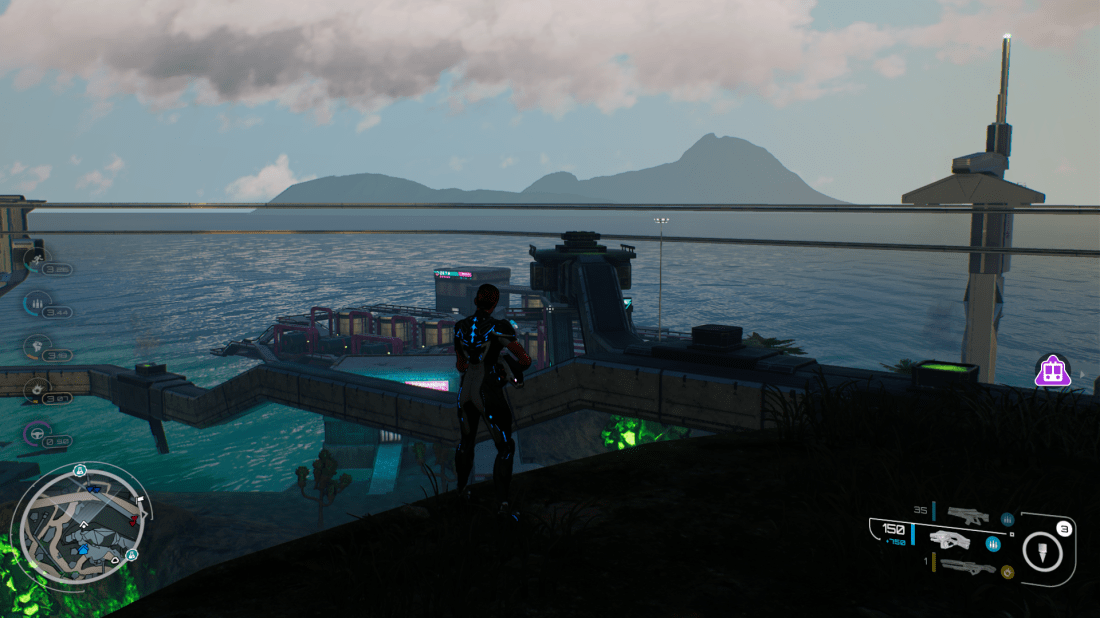Screen dimensions: 1100x618
Task: Select the agility running-figure skill icon
Action: 36,261
